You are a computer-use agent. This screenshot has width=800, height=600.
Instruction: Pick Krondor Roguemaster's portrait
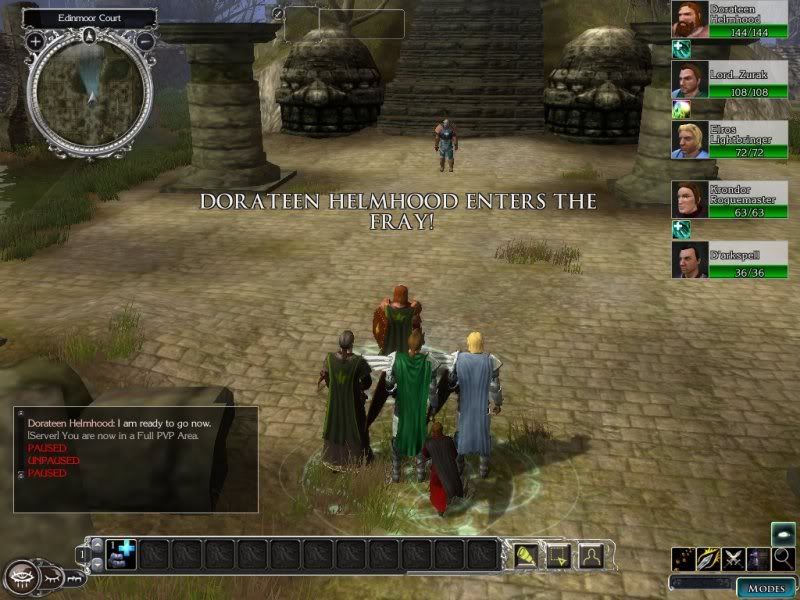(689, 200)
